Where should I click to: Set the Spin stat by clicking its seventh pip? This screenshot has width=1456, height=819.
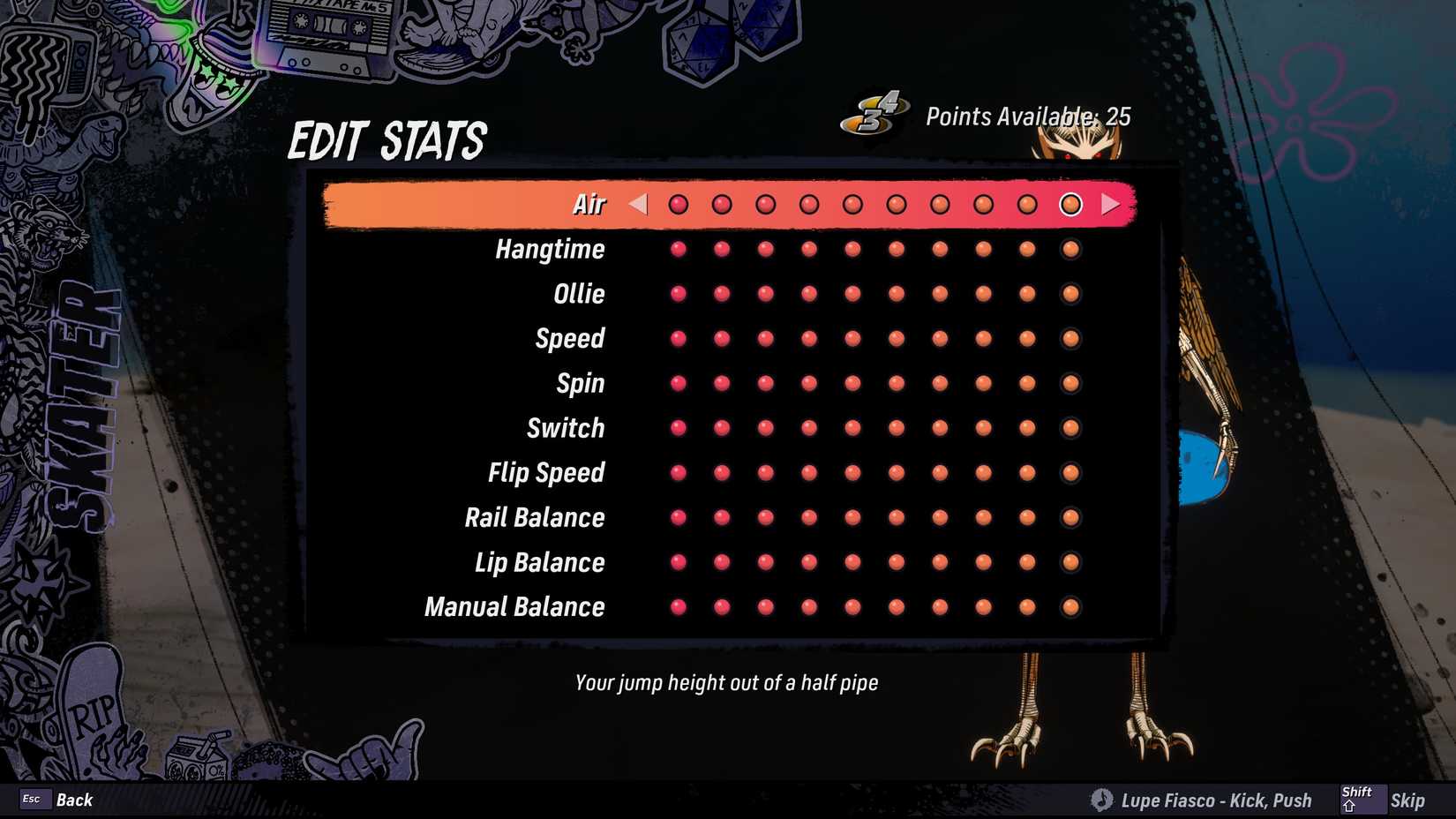coord(939,383)
